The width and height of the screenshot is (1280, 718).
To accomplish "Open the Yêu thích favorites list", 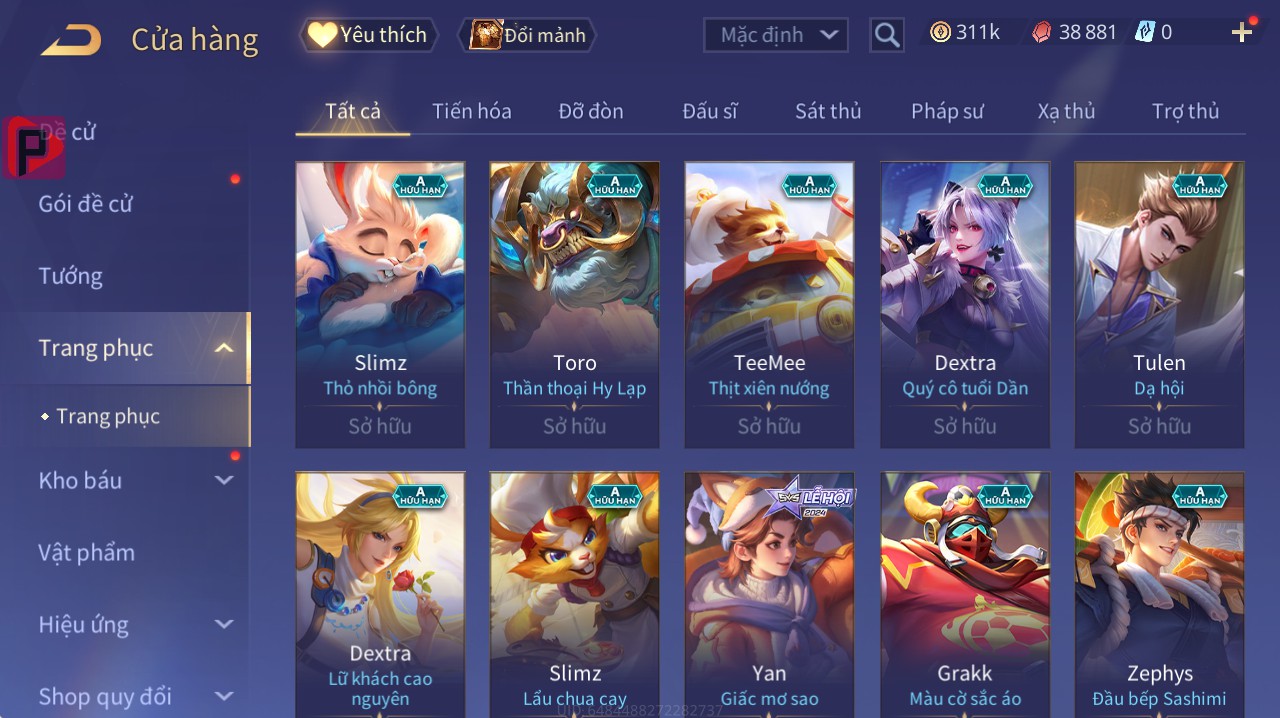I will click(369, 35).
